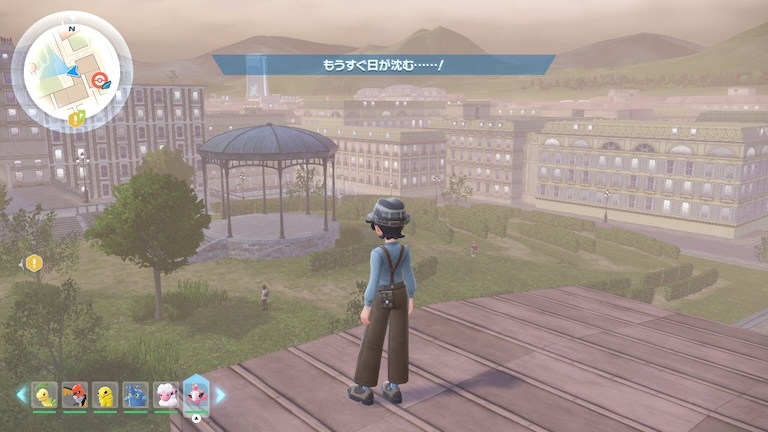
Task: Click the party bar's right arrow
Action: click(x=220, y=395)
